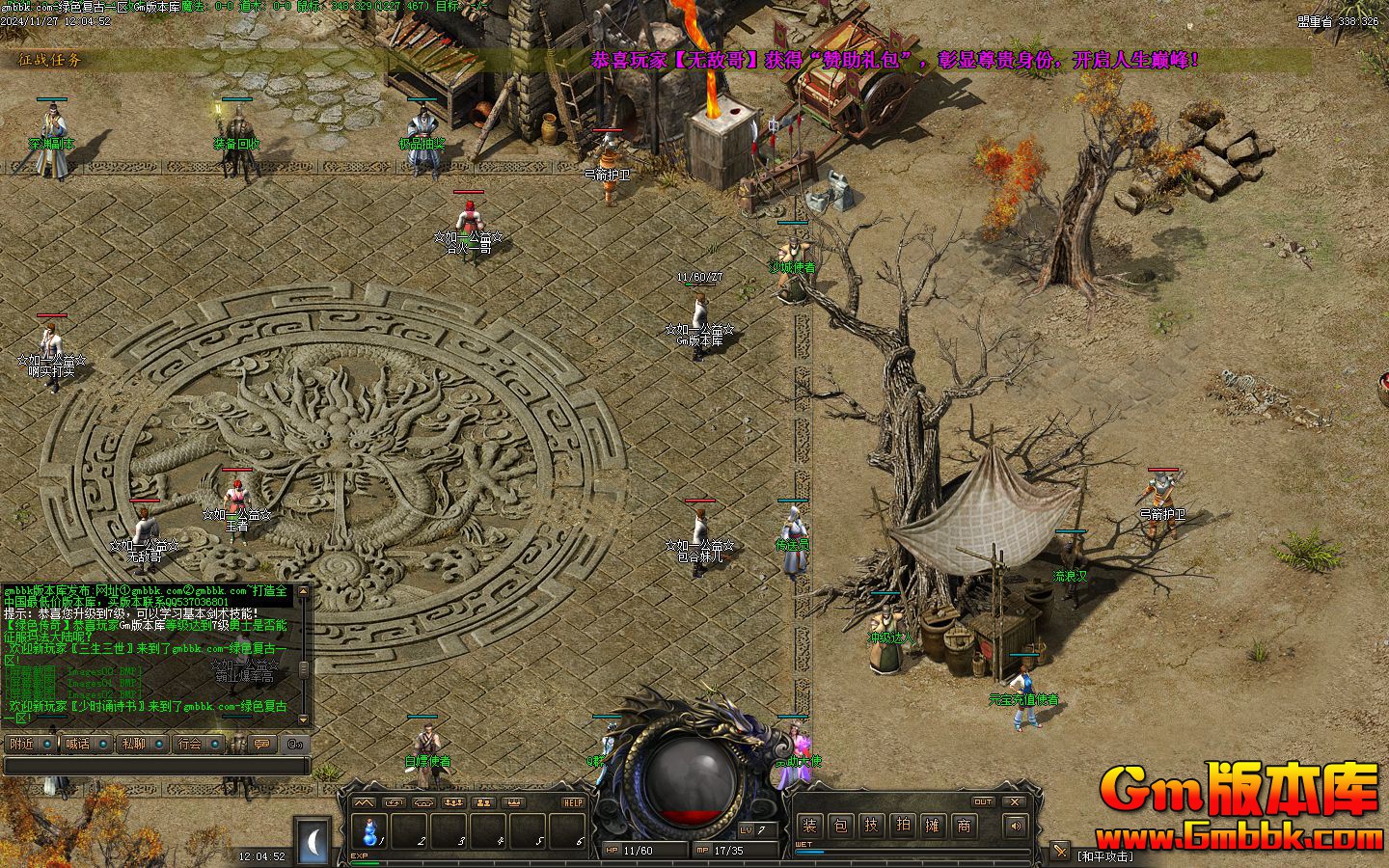
Task: Open the auction (拍) house
Action: click(x=902, y=826)
